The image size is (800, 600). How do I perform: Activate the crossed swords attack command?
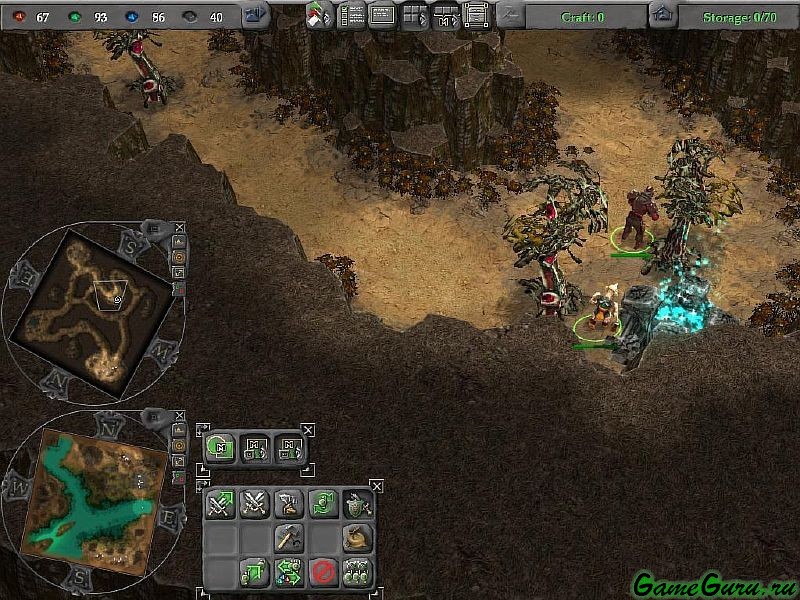point(254,504)
